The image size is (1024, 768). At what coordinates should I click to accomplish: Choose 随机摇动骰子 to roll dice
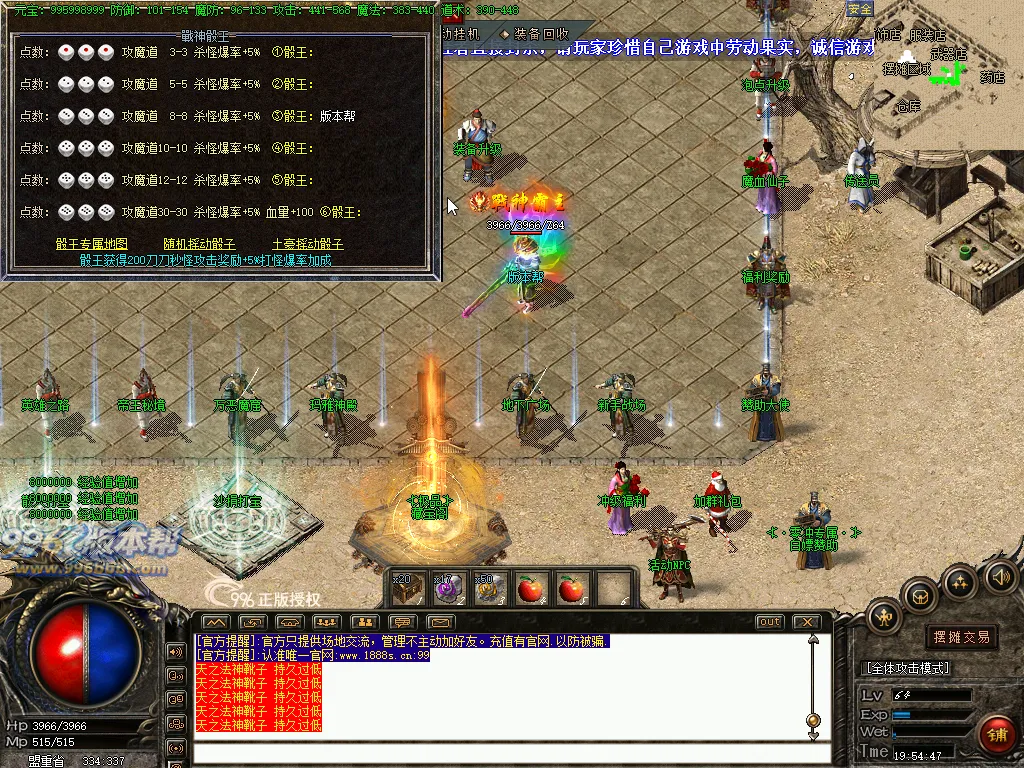200,244
